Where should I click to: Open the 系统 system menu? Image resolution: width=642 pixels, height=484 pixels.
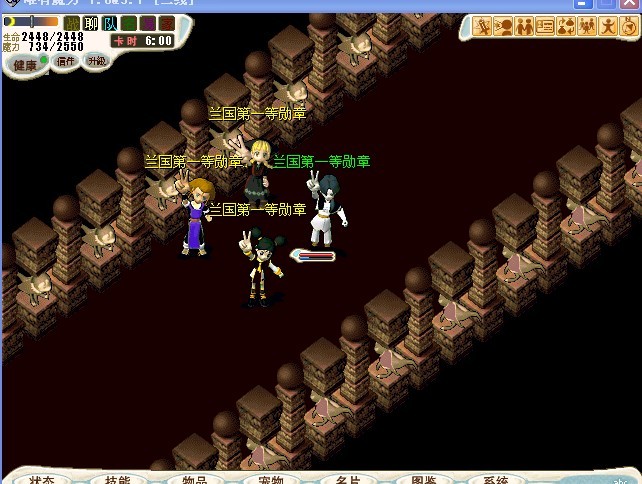496,478
